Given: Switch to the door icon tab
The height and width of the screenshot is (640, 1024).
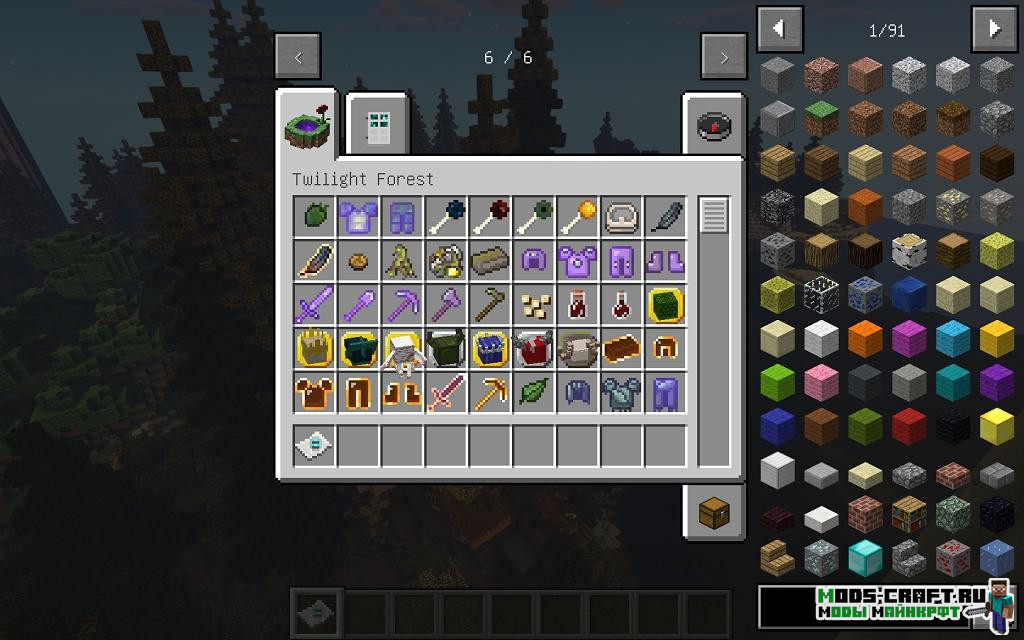Looking at the screenshot, I should coord(376,126).
